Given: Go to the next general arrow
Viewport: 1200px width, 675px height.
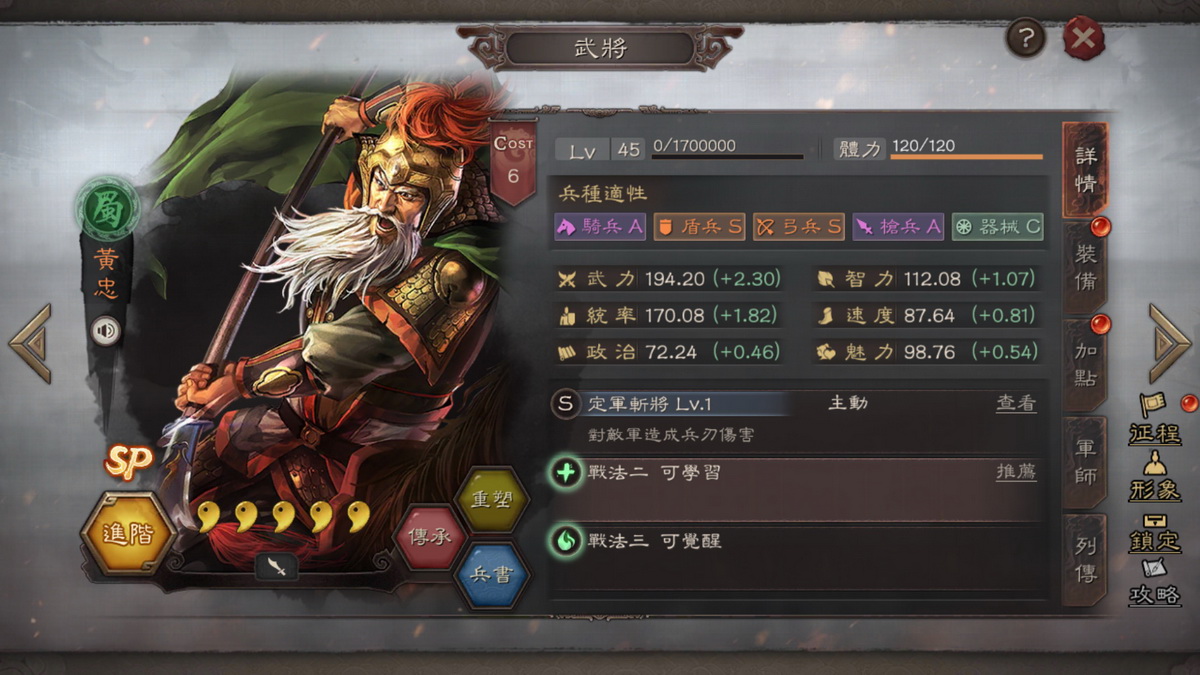Looking at the screenshot, I should point(1169,343).
